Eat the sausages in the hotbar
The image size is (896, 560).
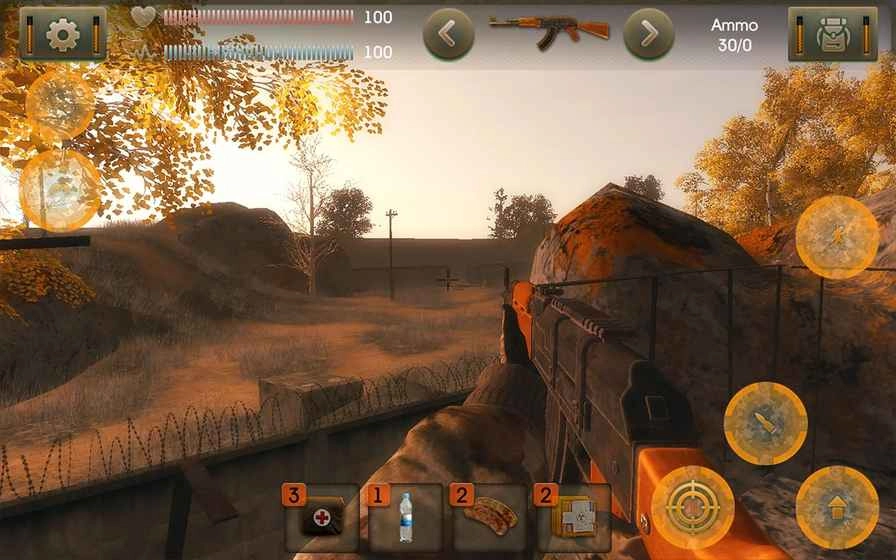[490, 518]
